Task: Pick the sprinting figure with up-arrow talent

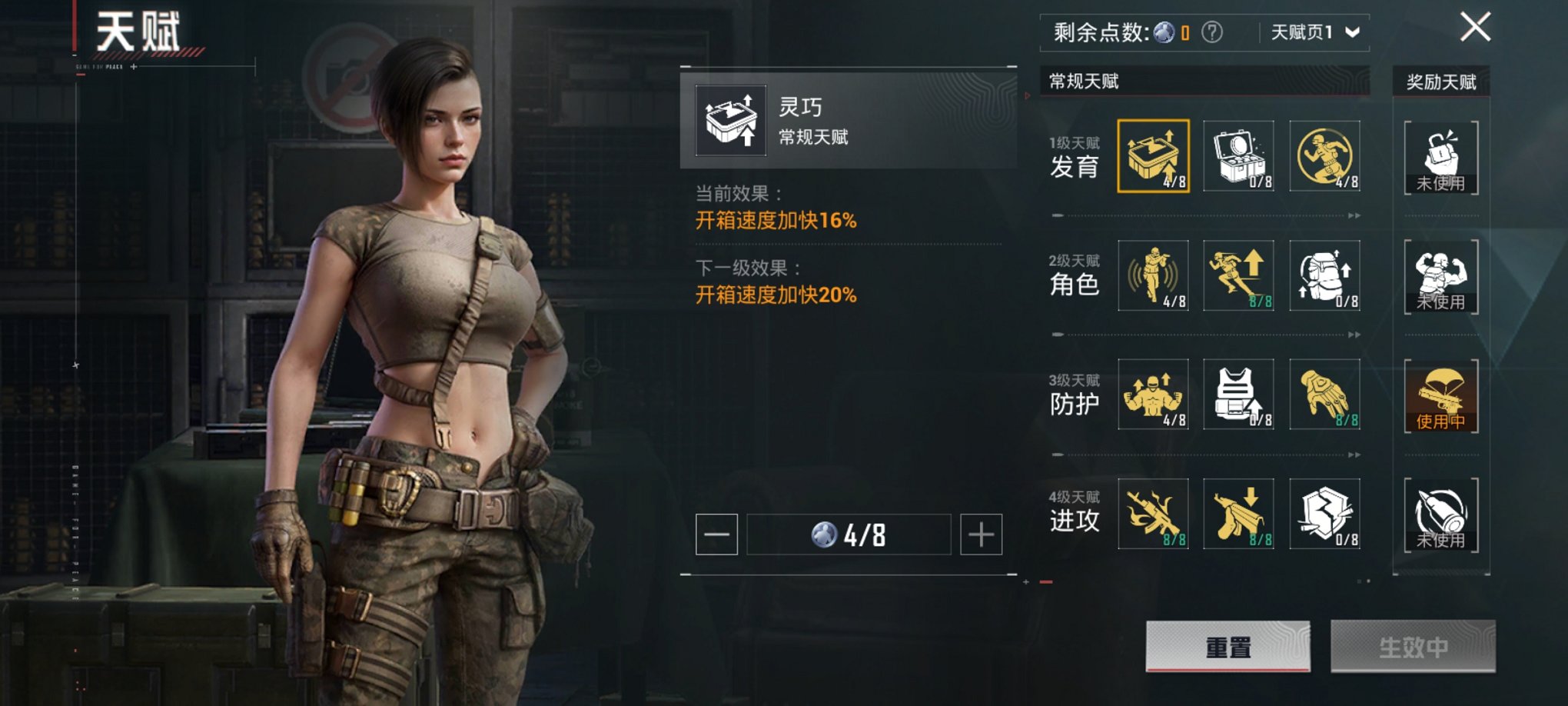Action: [x=1238, y=275]
